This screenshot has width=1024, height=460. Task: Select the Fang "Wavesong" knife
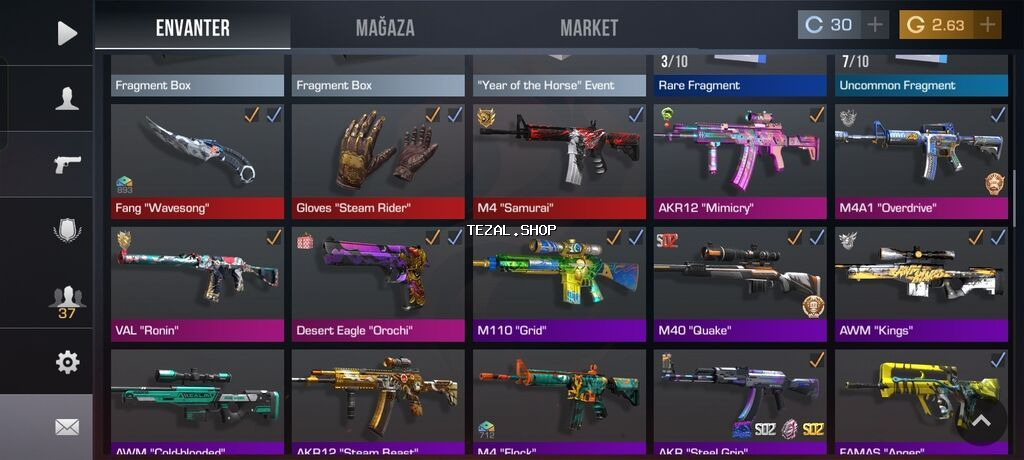198,160
